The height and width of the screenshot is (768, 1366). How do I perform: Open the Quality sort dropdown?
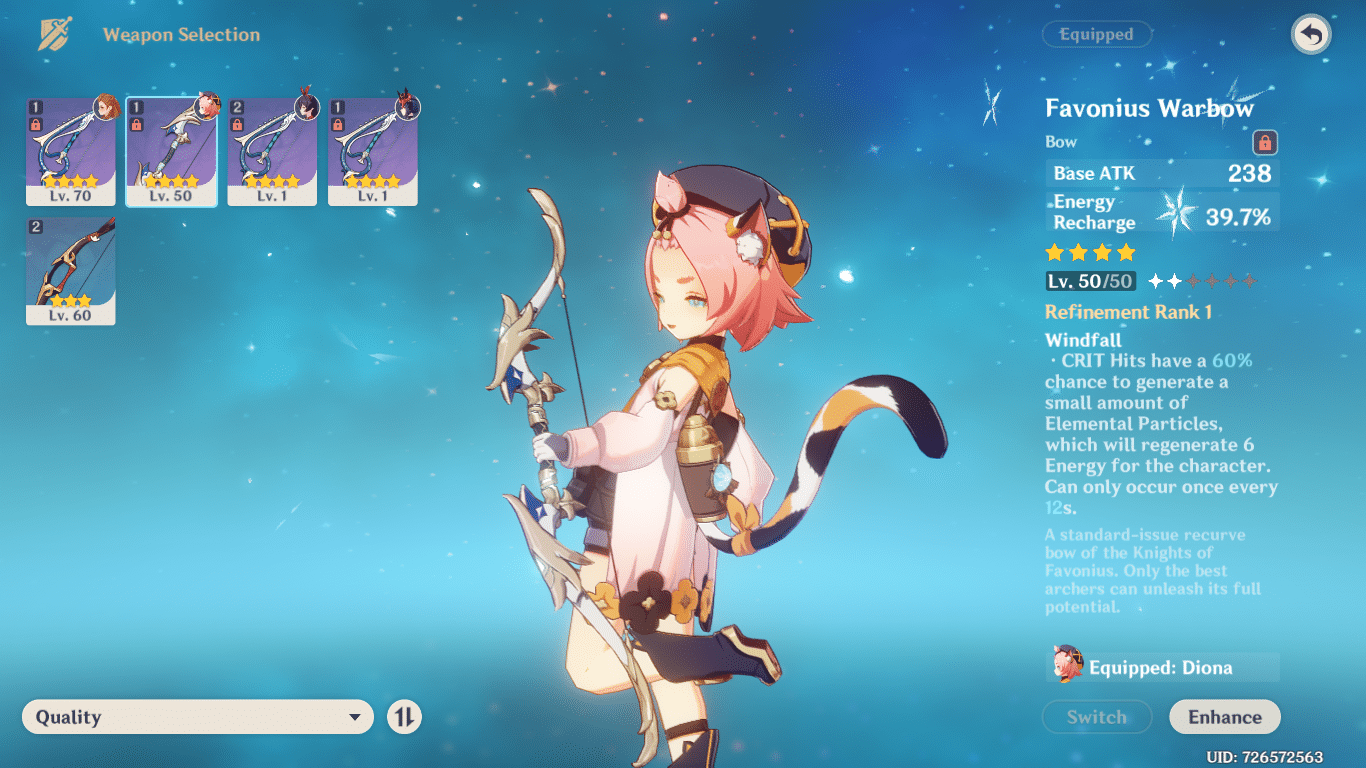197,717
